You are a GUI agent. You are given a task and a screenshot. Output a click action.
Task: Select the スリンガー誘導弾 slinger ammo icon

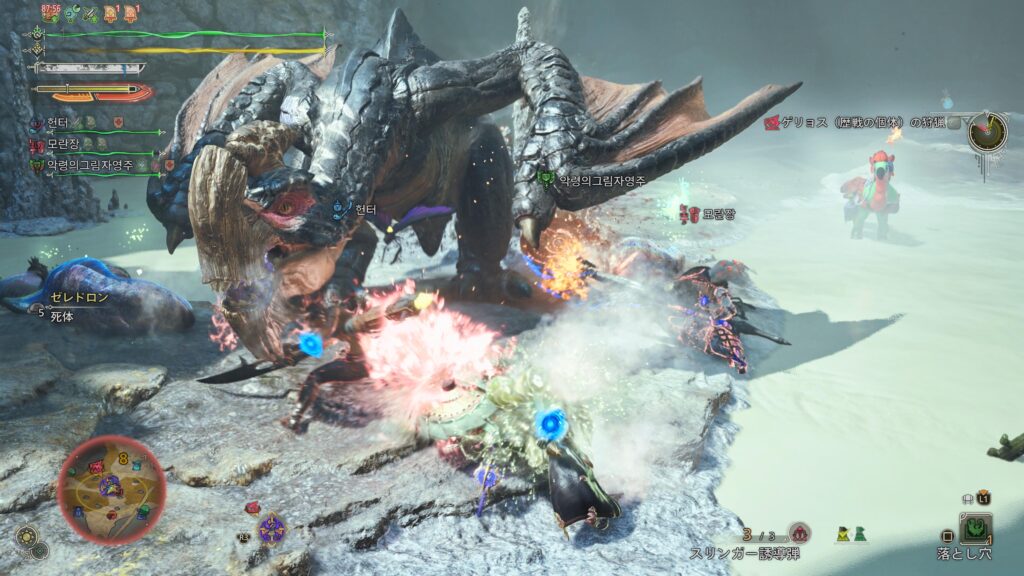[x=798, y=533]
